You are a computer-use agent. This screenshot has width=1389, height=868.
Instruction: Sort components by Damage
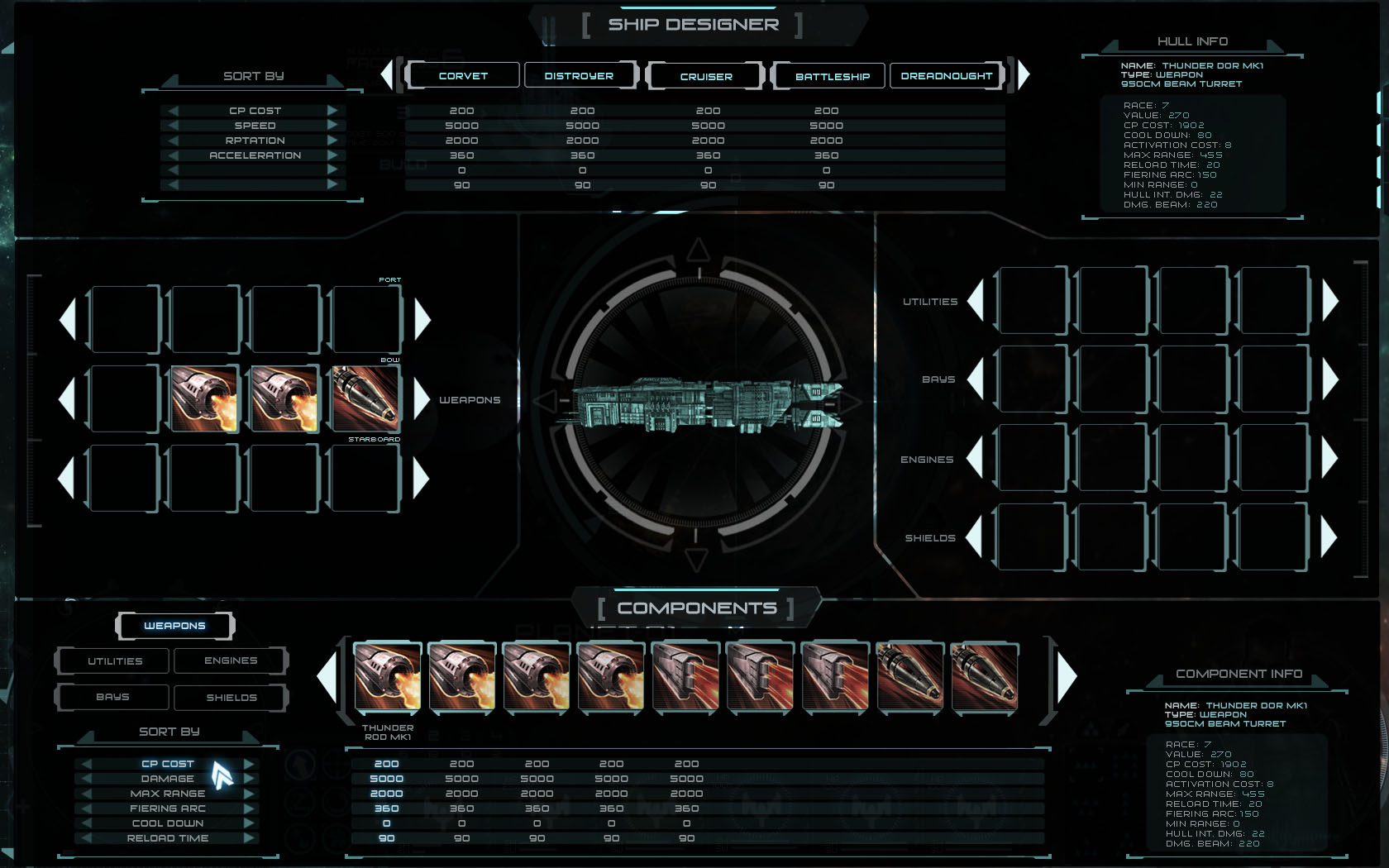point(168,779)
